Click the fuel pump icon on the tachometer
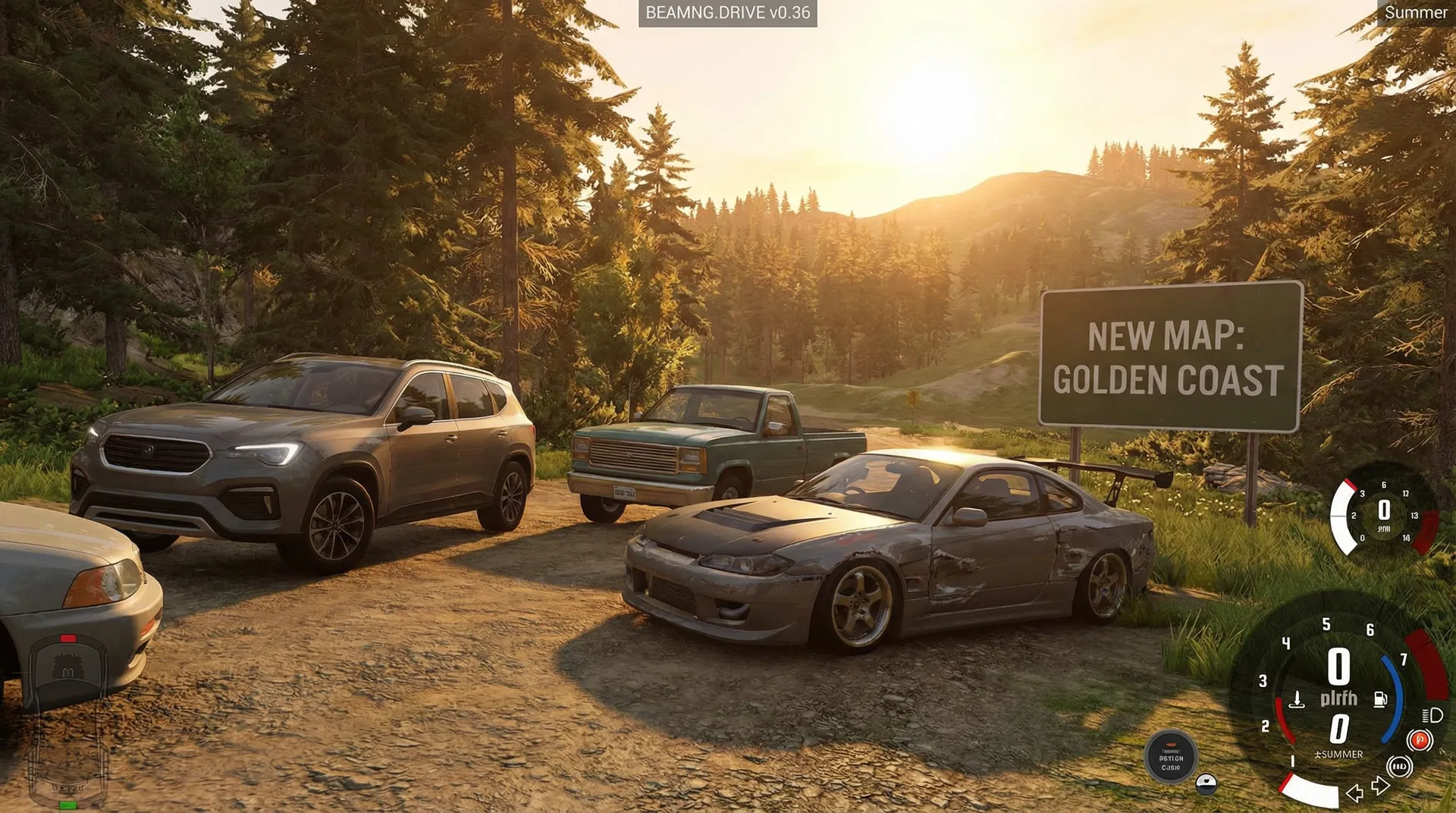 [1379, 699]
